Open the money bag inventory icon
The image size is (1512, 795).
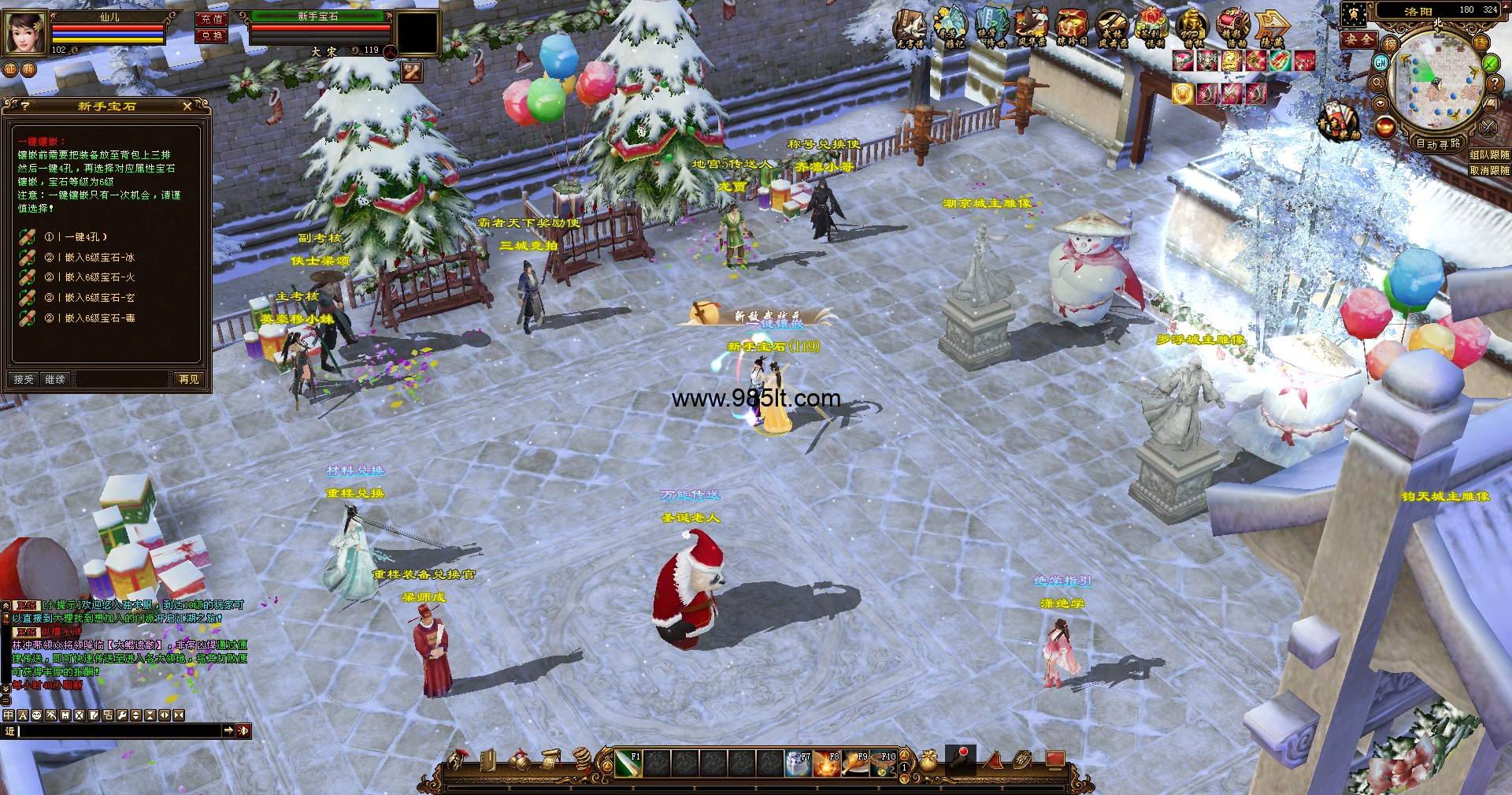click(929, 761)
